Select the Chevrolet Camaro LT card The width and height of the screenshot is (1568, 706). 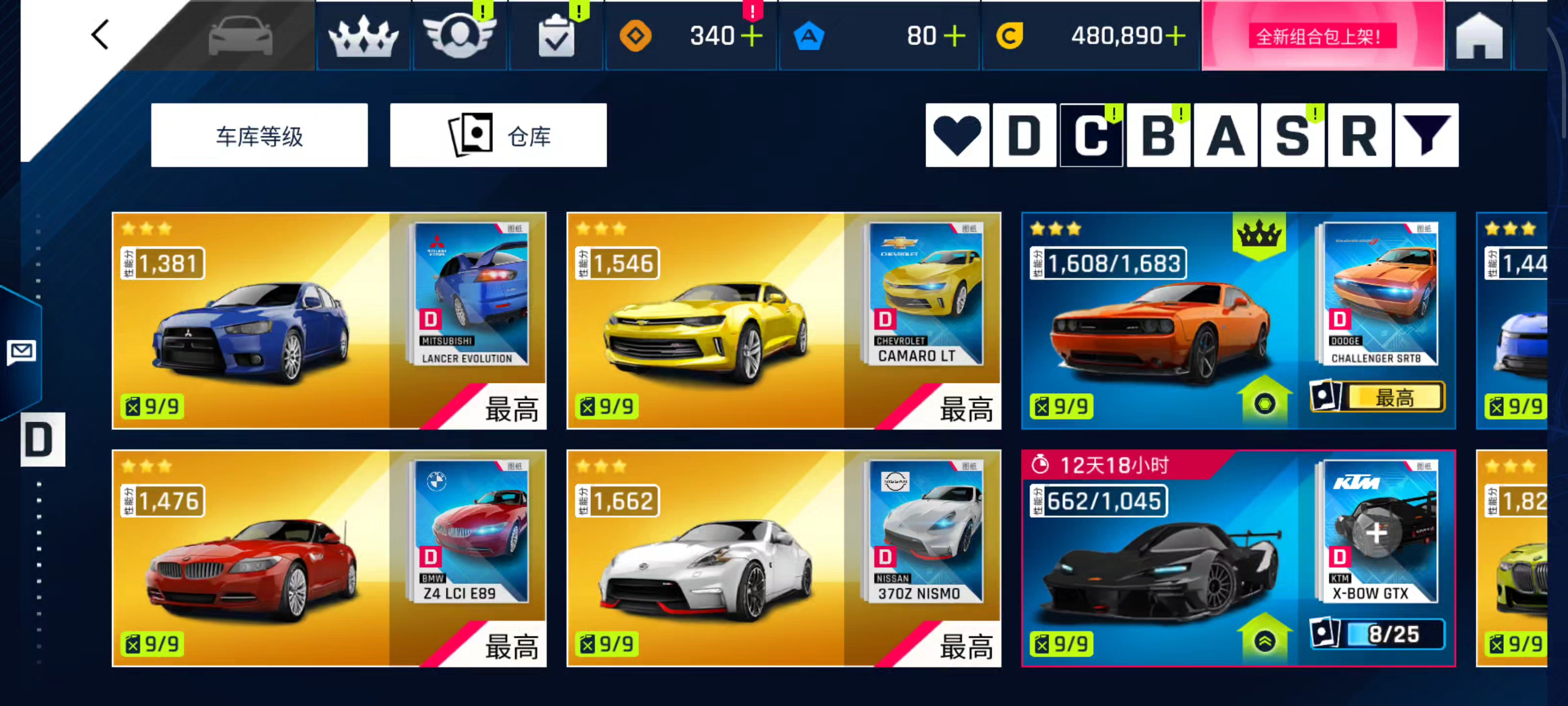[x=784, y=321]
